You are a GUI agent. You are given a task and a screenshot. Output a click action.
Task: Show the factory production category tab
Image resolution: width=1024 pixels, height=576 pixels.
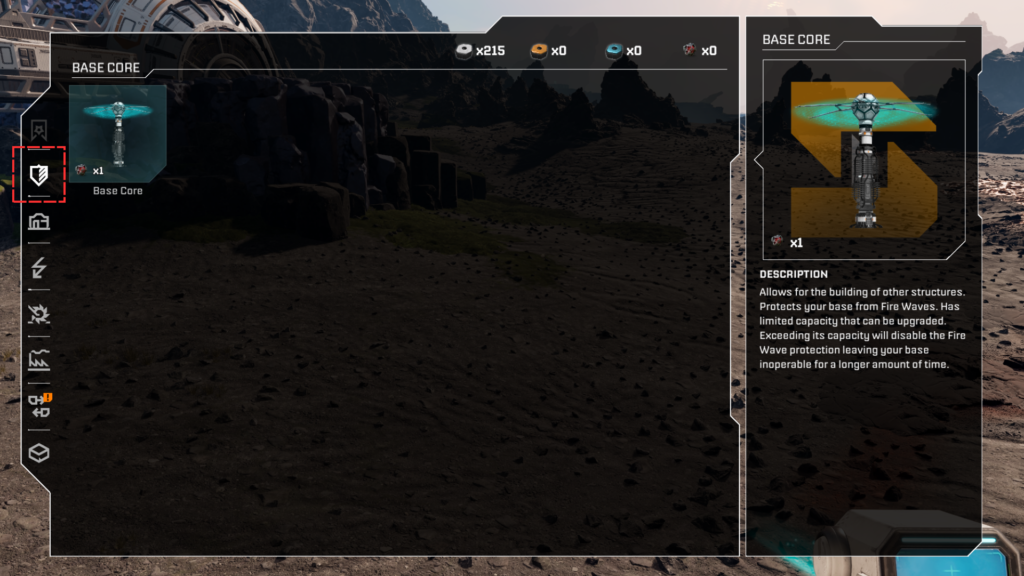coord(39,360)
